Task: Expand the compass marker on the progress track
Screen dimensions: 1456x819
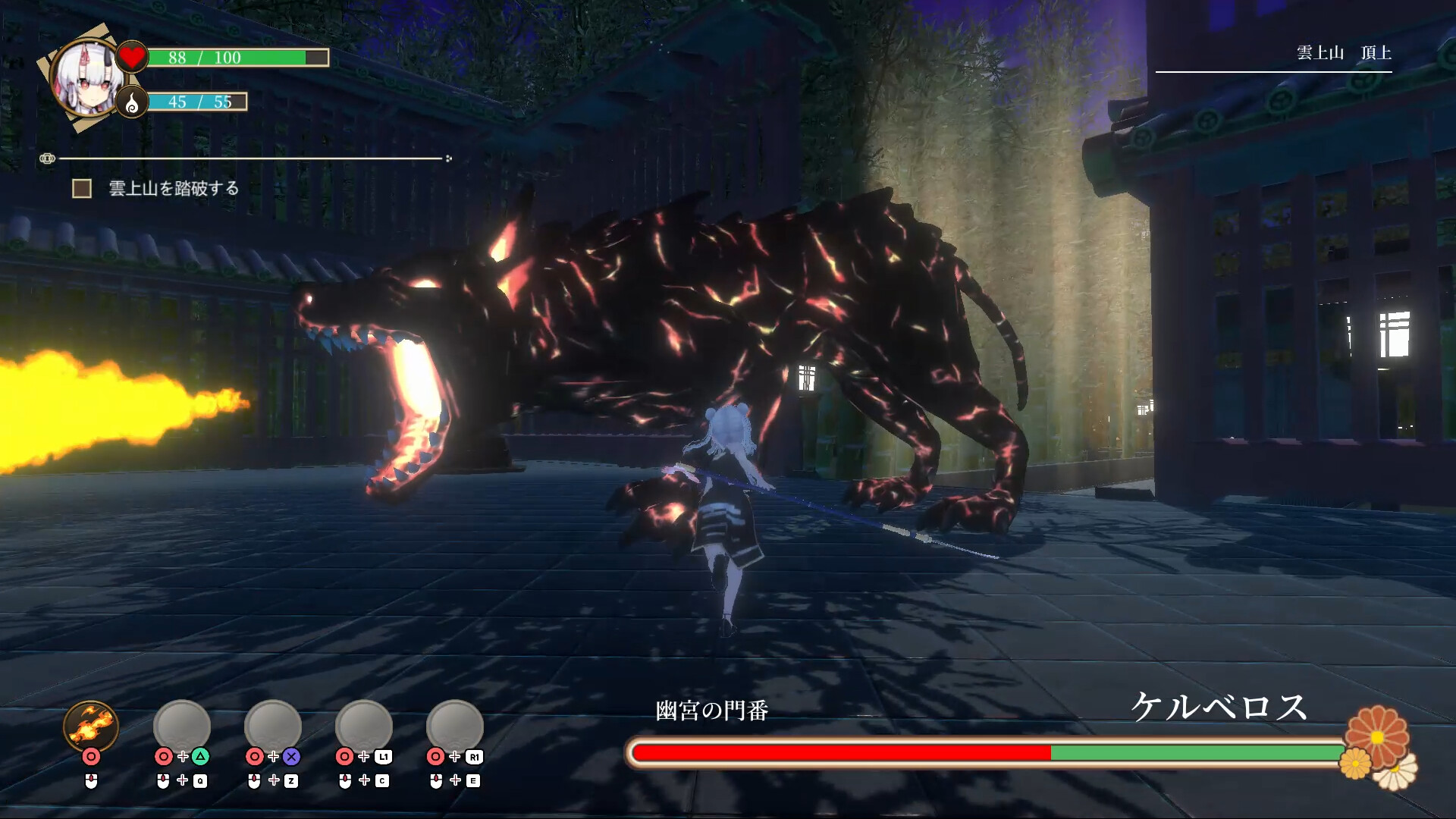Action: (49, 158)
